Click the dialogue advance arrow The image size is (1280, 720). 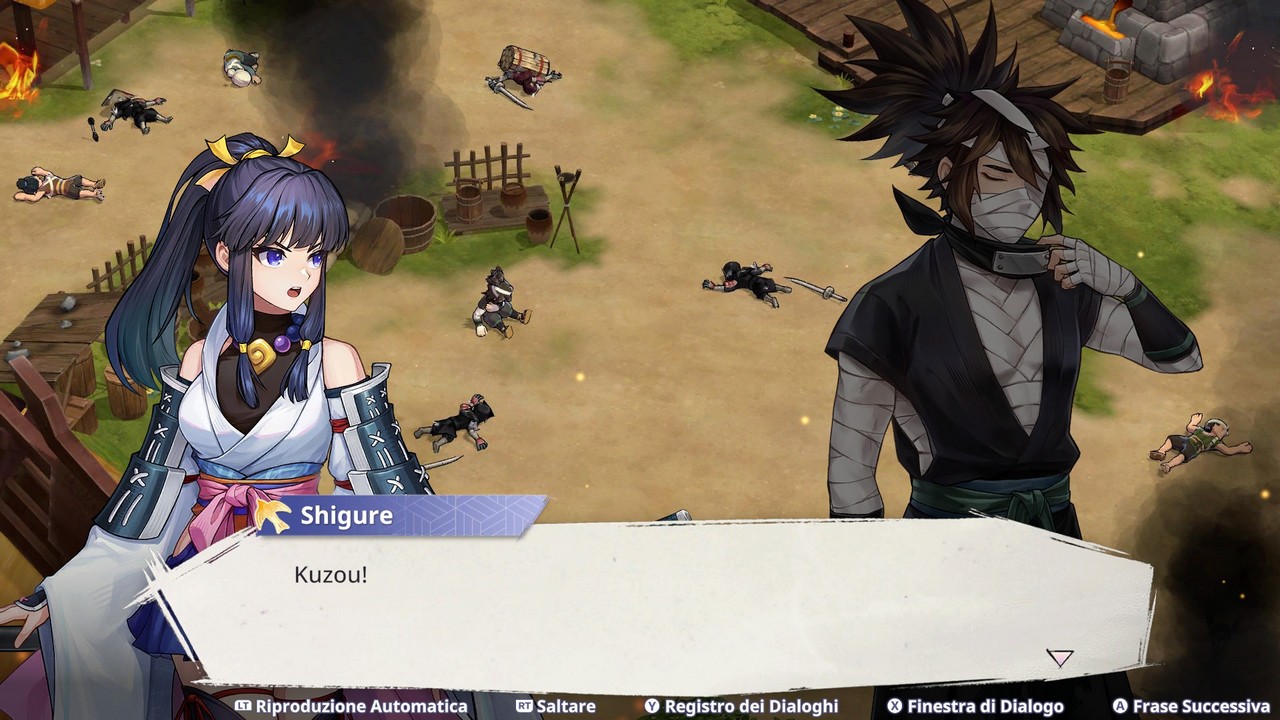(x=1059, y=657)
